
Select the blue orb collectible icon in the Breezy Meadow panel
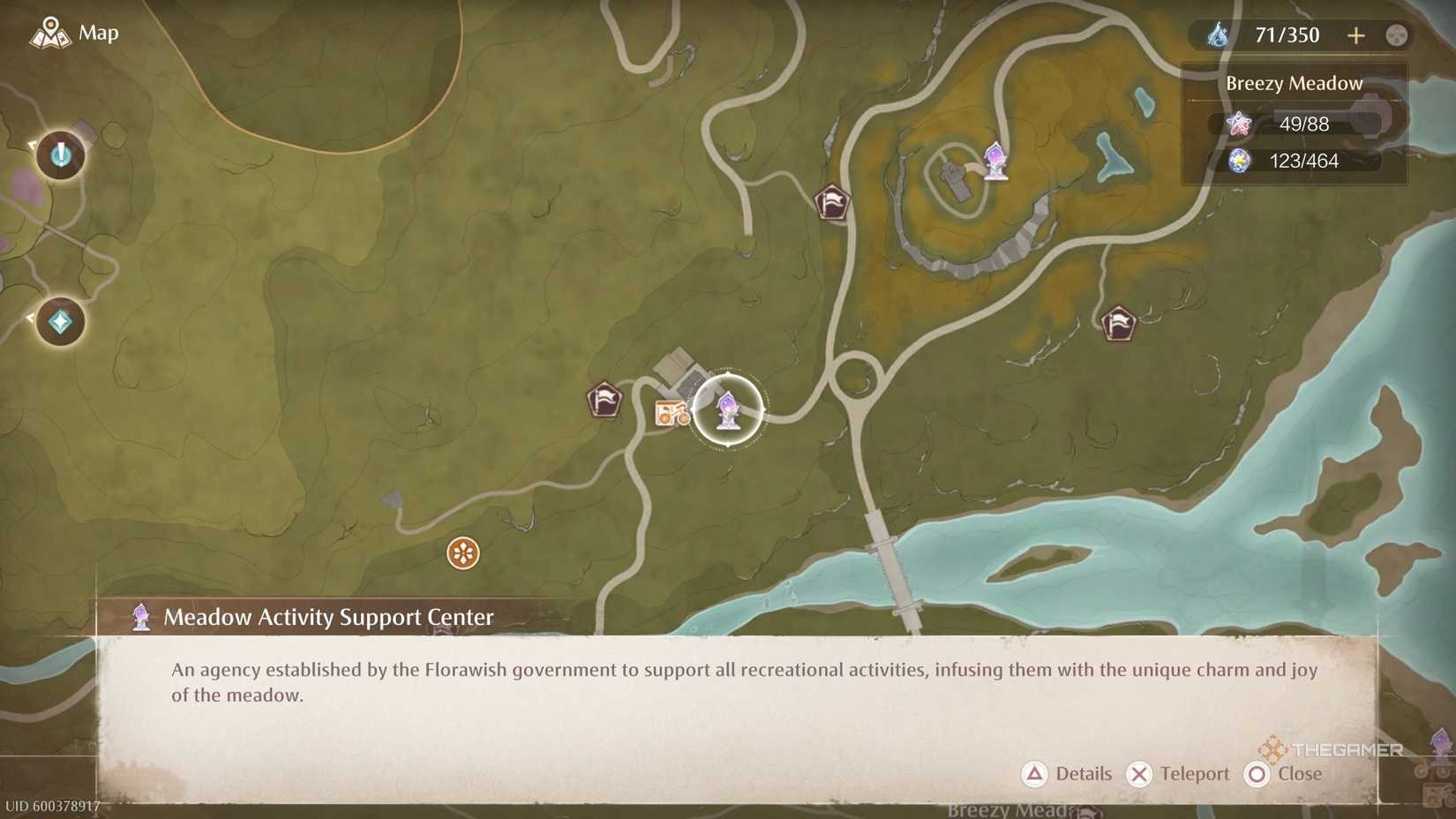click(1242, 162)
